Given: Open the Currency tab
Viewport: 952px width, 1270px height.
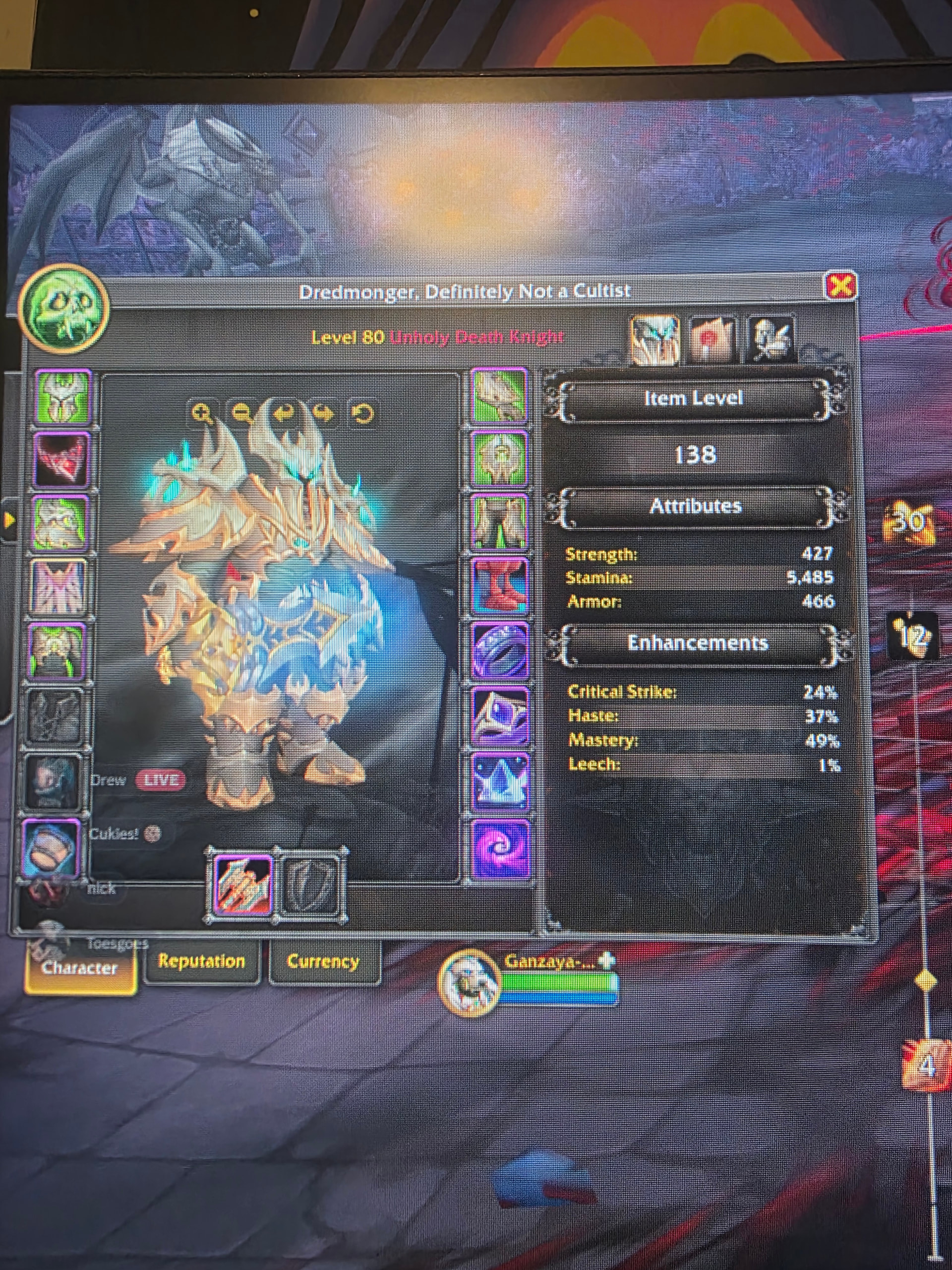Looking at the screenshot, I should pyautogui.click(x=323, y=961).
